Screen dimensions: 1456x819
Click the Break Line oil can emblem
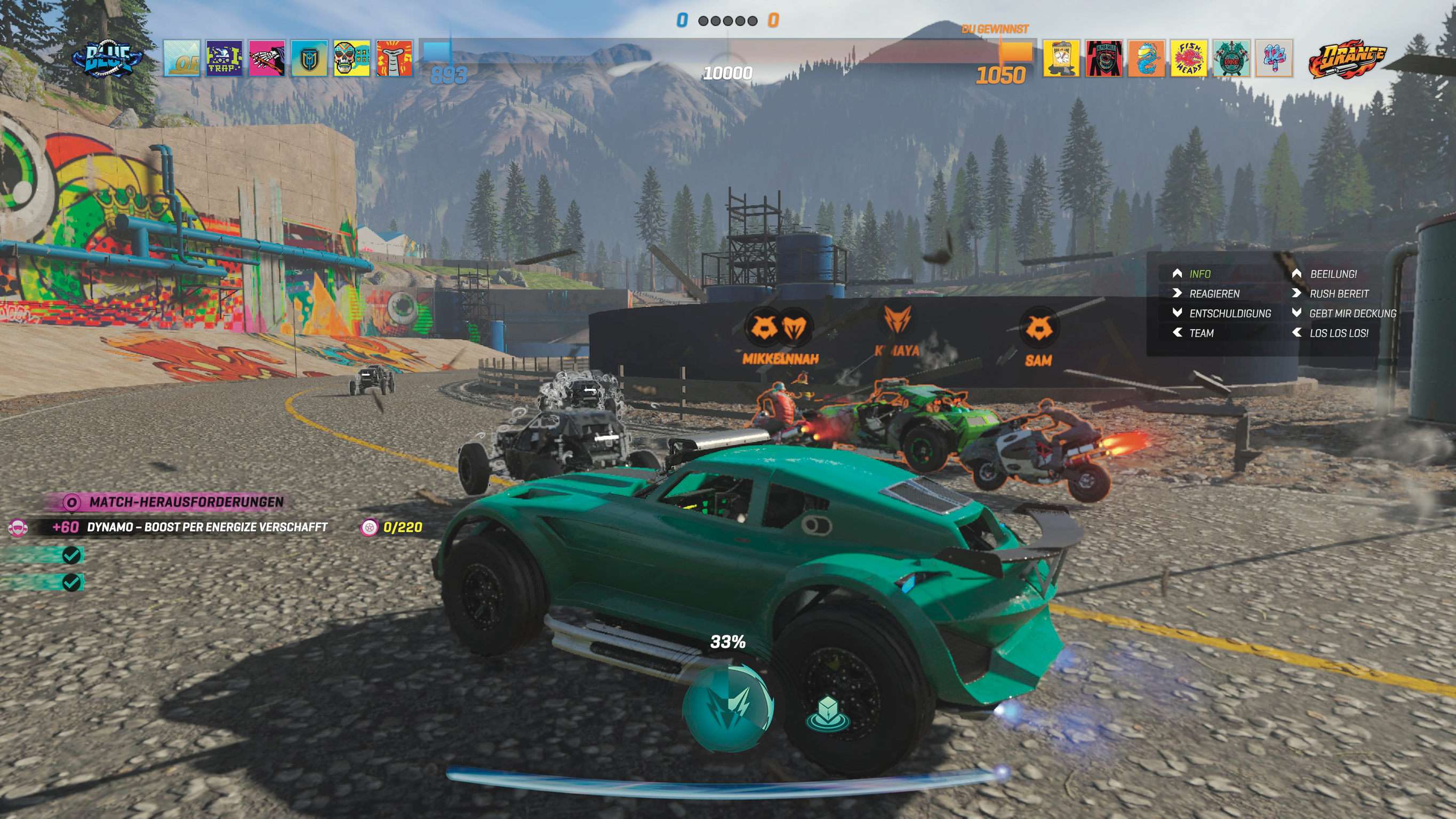tap(1061, 58)
